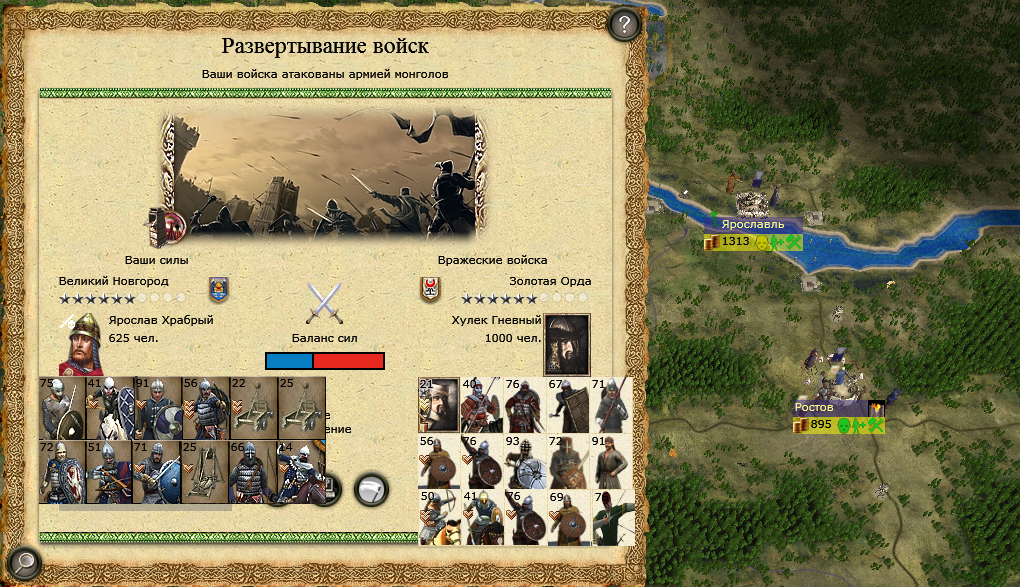Inspect the enemy 69-man unit card
Screen dimensions: 1020x587
(568, 517)
